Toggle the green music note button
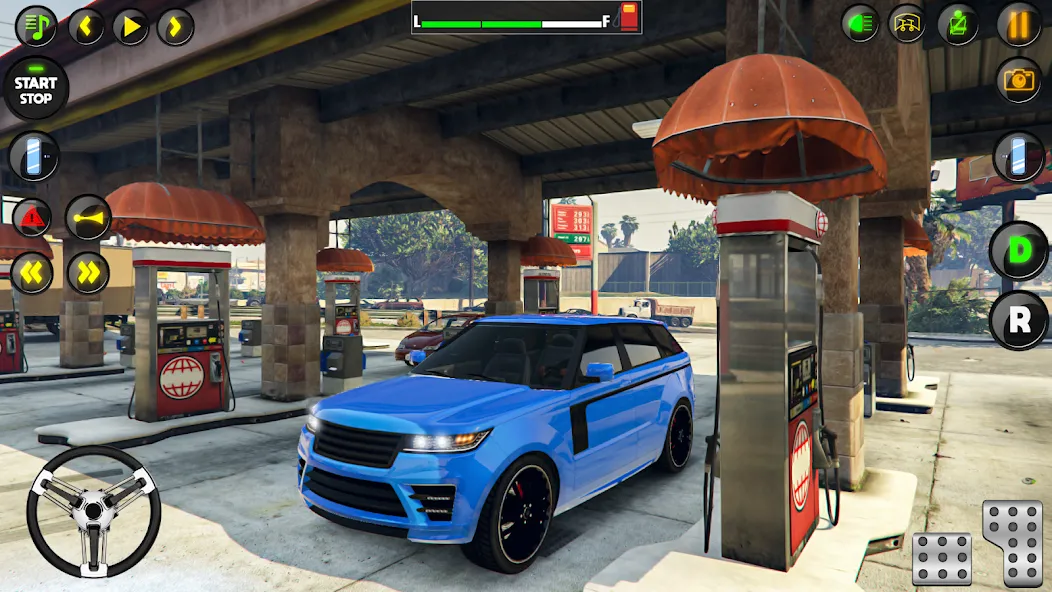The height and width of the screenshot is (592, 1052). (x=37, y=25)
